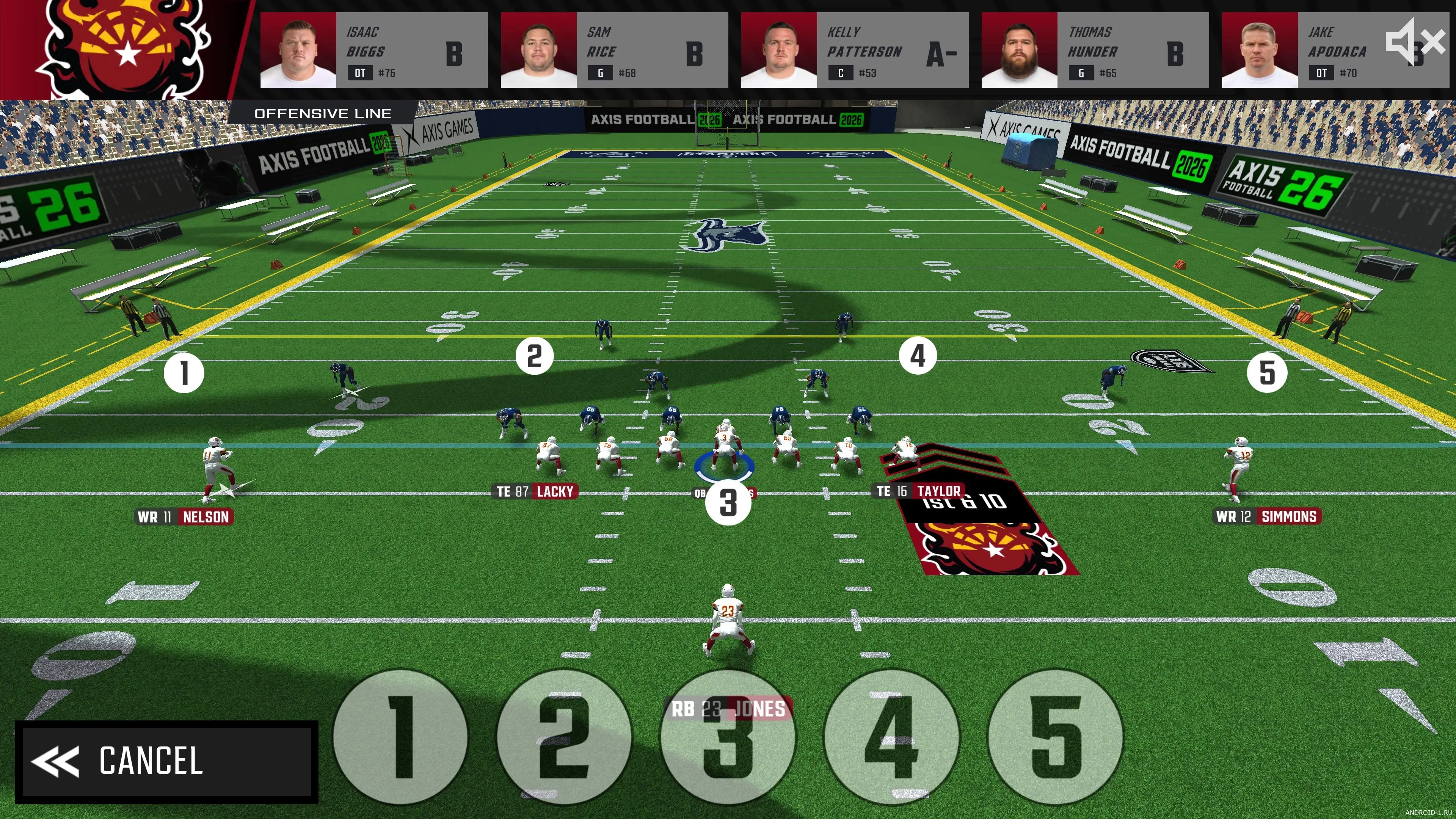The width and height of the screenshot is (1456, 819).
Task: Select the WR 11 Nelson name tag
Action: pos(184,516)
